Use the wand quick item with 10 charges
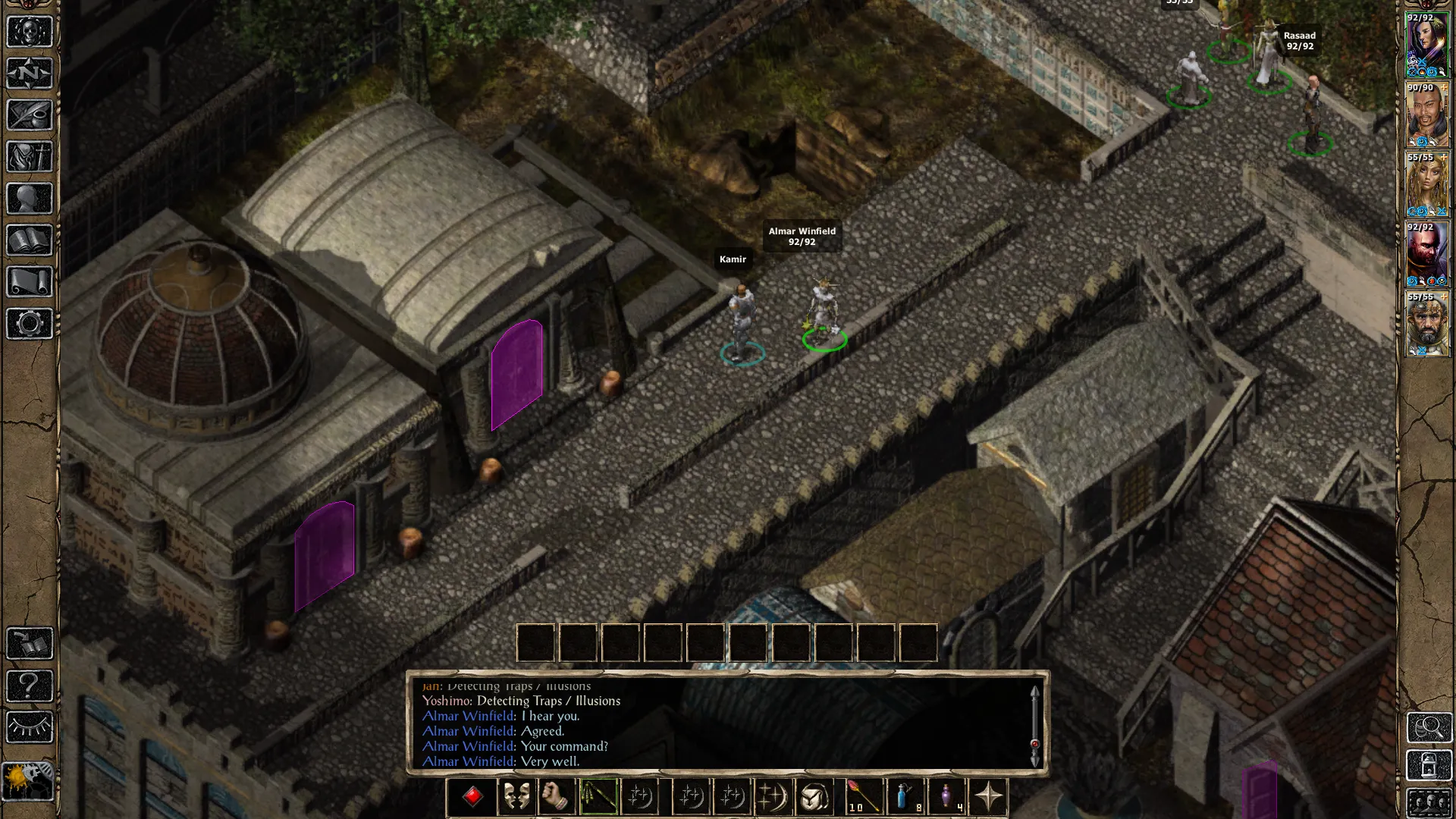 coord(862,797)
